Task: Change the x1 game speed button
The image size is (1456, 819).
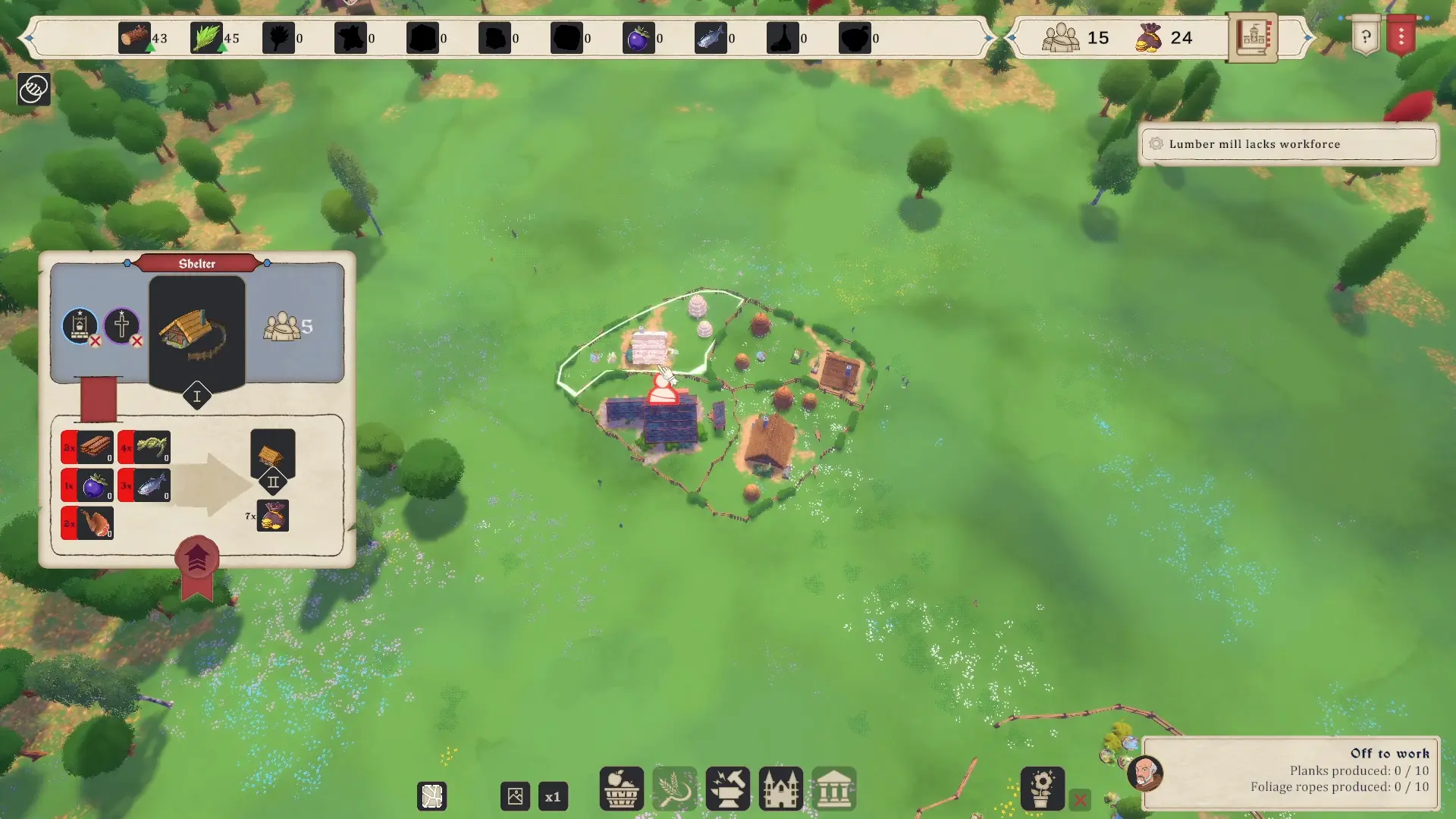Action: [553, 797]
